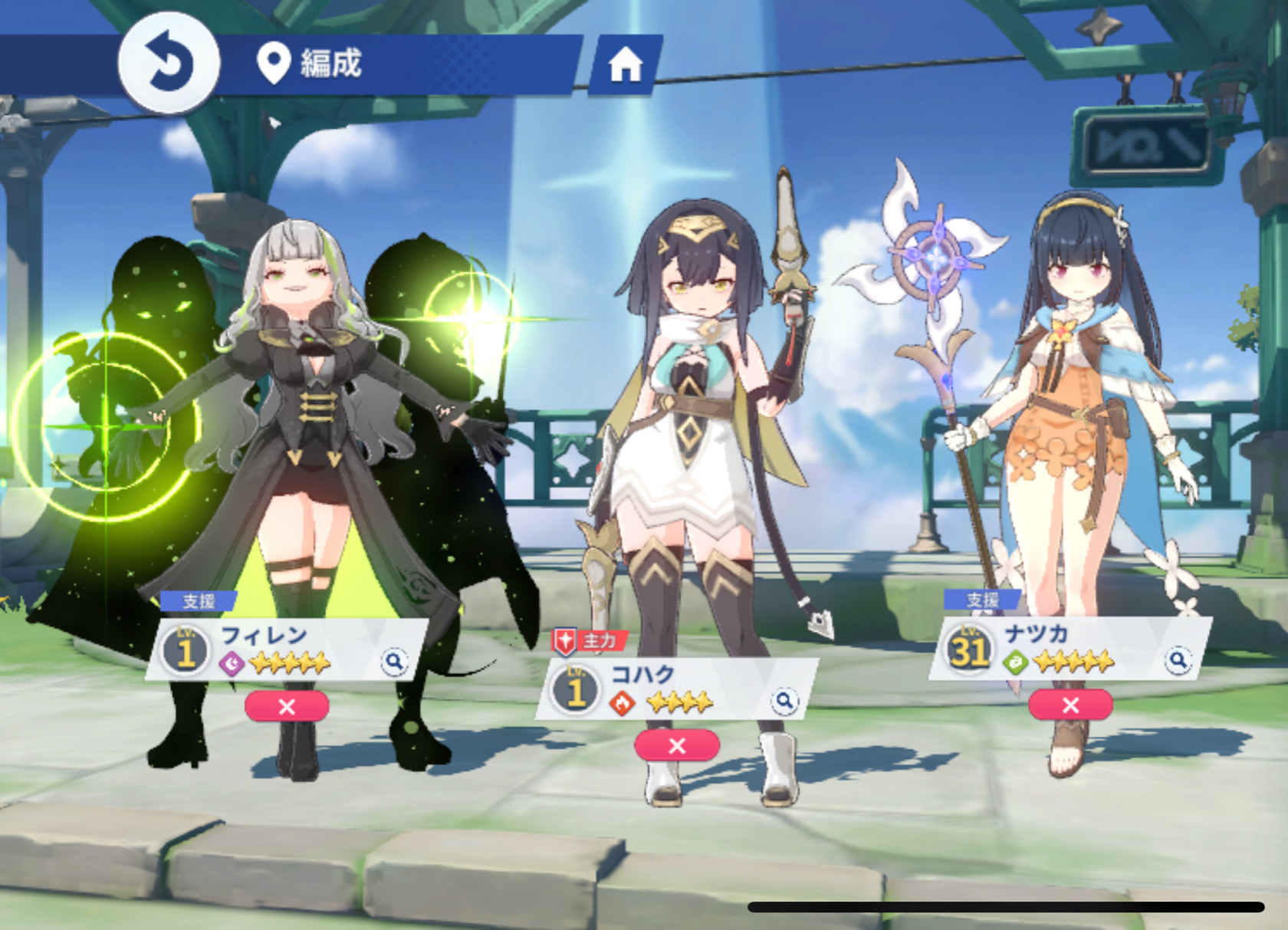The width and height of the screenshot is (1288, 930).
Task: Remove フィレン from the party
Action: (287, 706)
